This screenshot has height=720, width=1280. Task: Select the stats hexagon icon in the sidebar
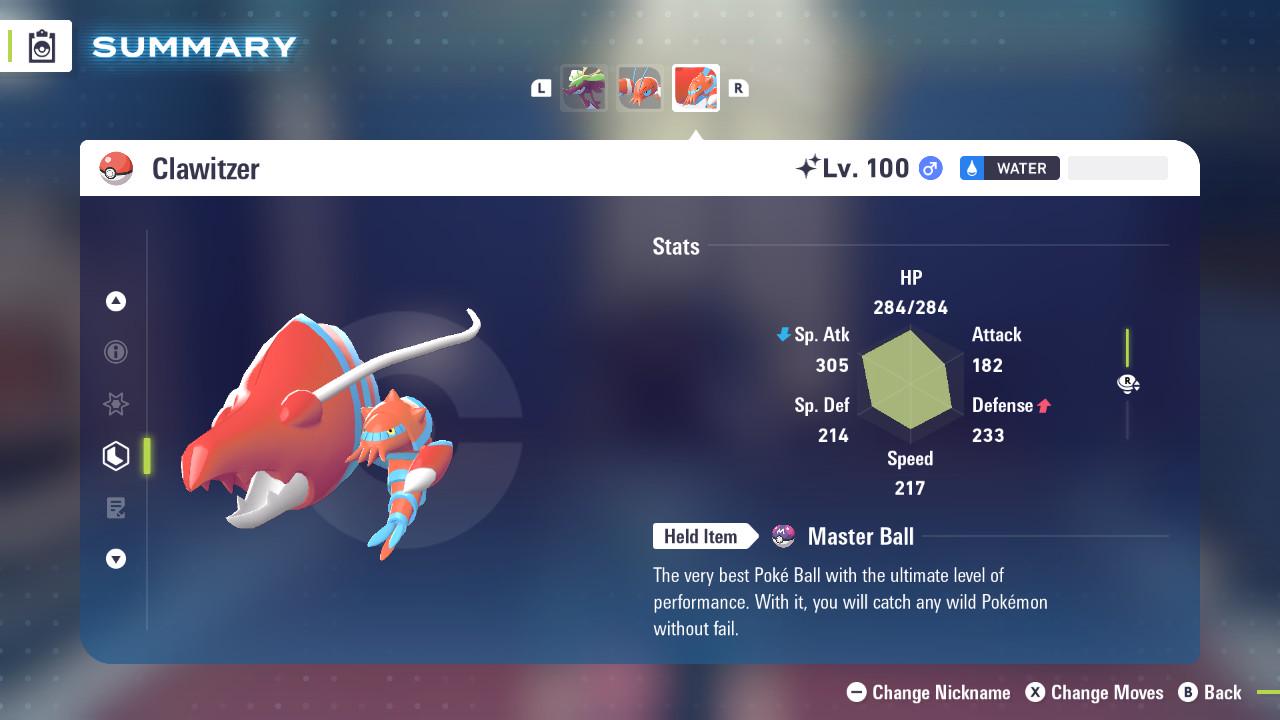point(116,456)
